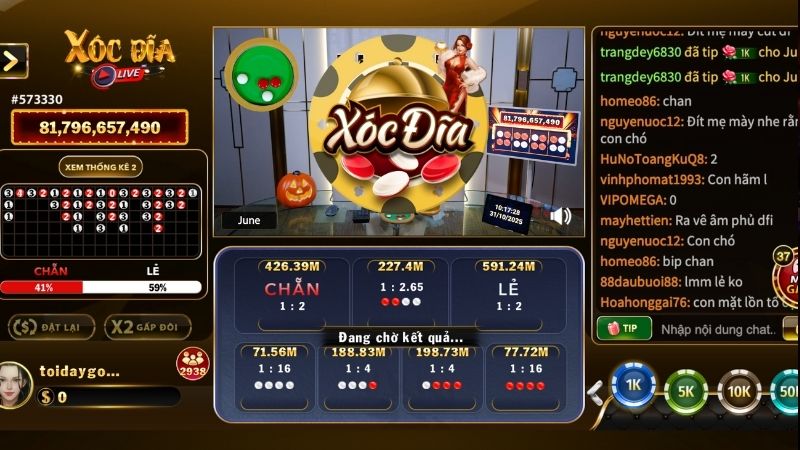Bet on three white, one red at 1:4
Viewport: 800px width, 450px height.
click(x=358, y=377)
